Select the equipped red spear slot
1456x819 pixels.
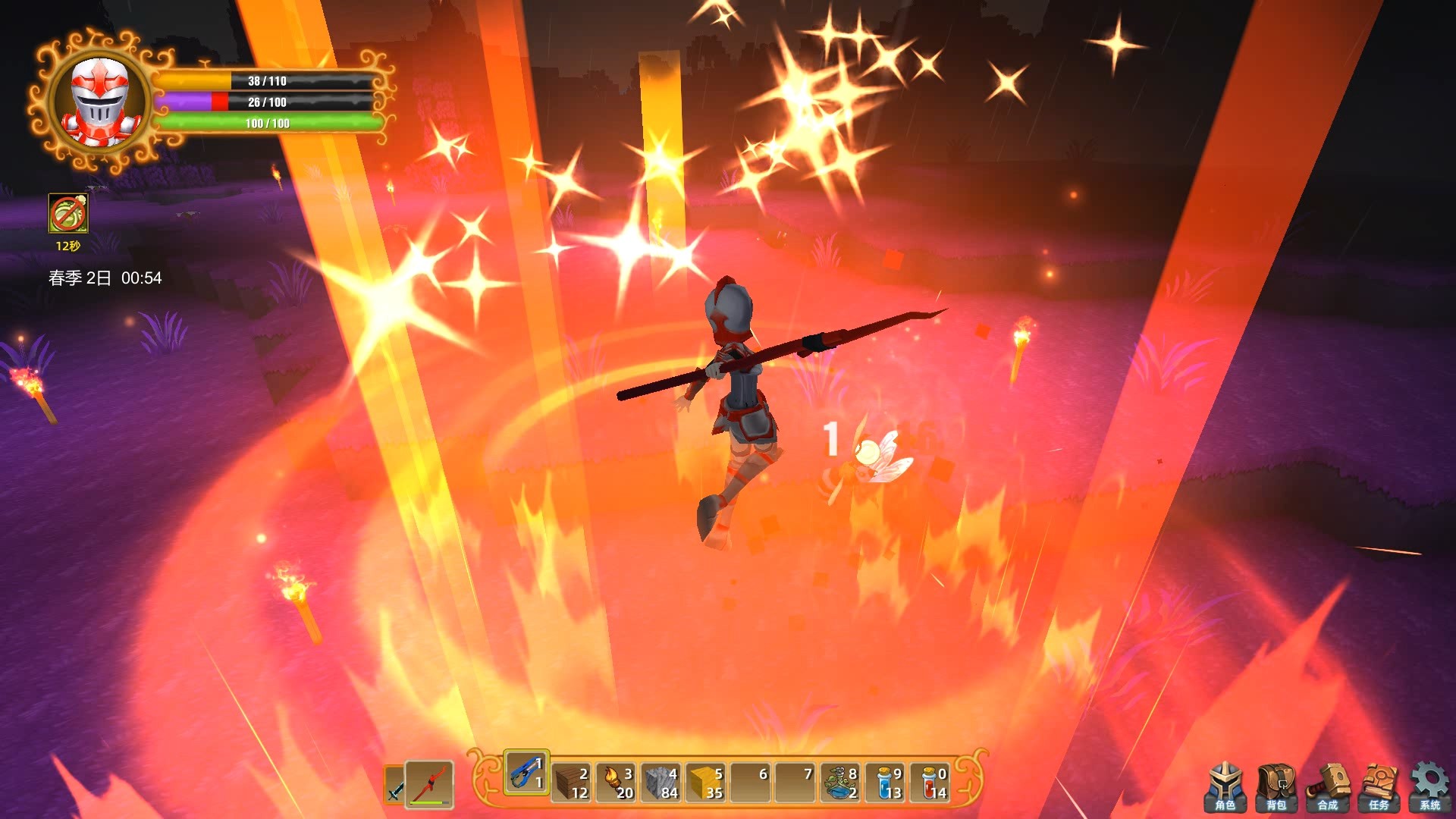point(427,781)
